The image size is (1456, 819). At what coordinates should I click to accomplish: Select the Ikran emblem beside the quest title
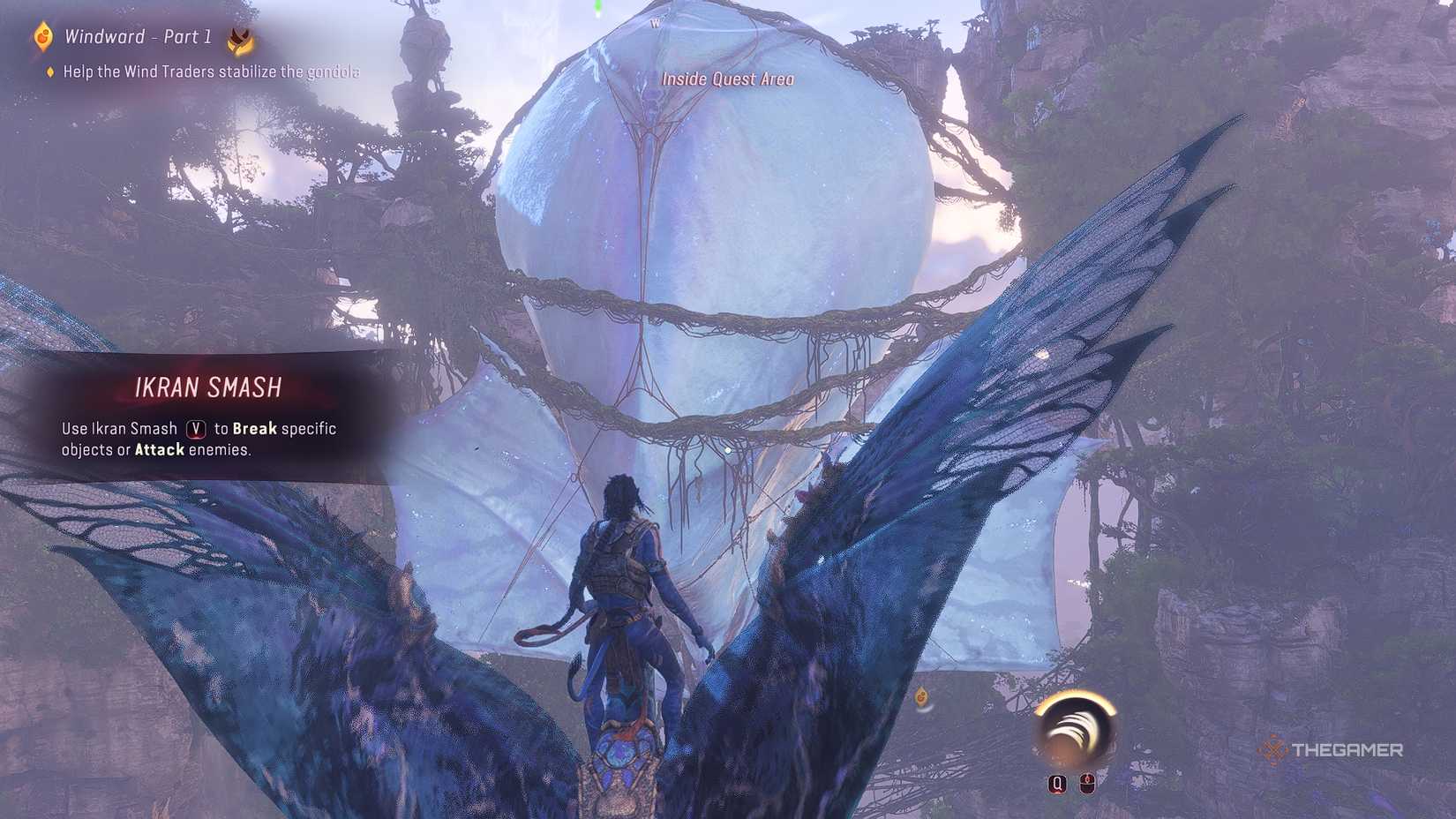[x=241, y=41]
